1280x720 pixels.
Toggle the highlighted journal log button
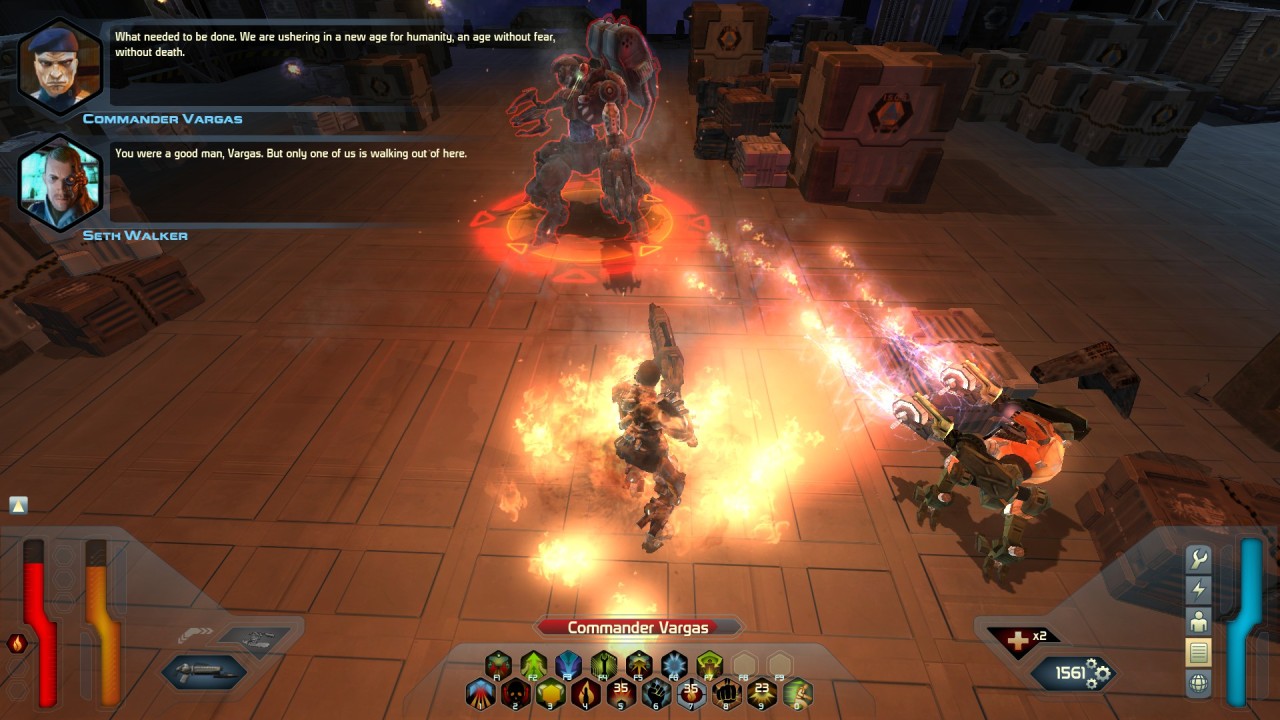1198,652
